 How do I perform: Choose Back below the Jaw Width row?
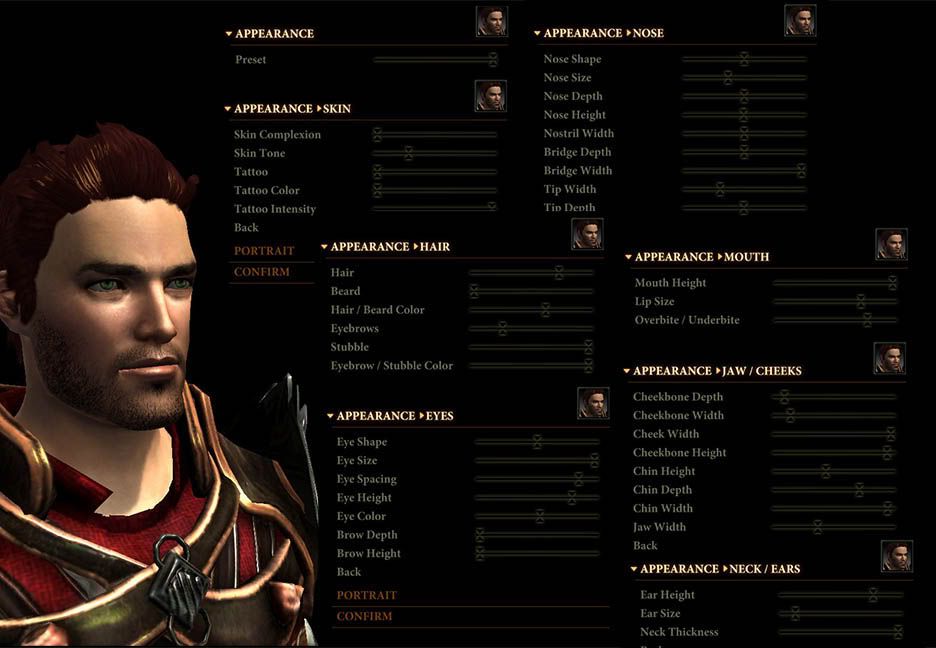[645, 546]
